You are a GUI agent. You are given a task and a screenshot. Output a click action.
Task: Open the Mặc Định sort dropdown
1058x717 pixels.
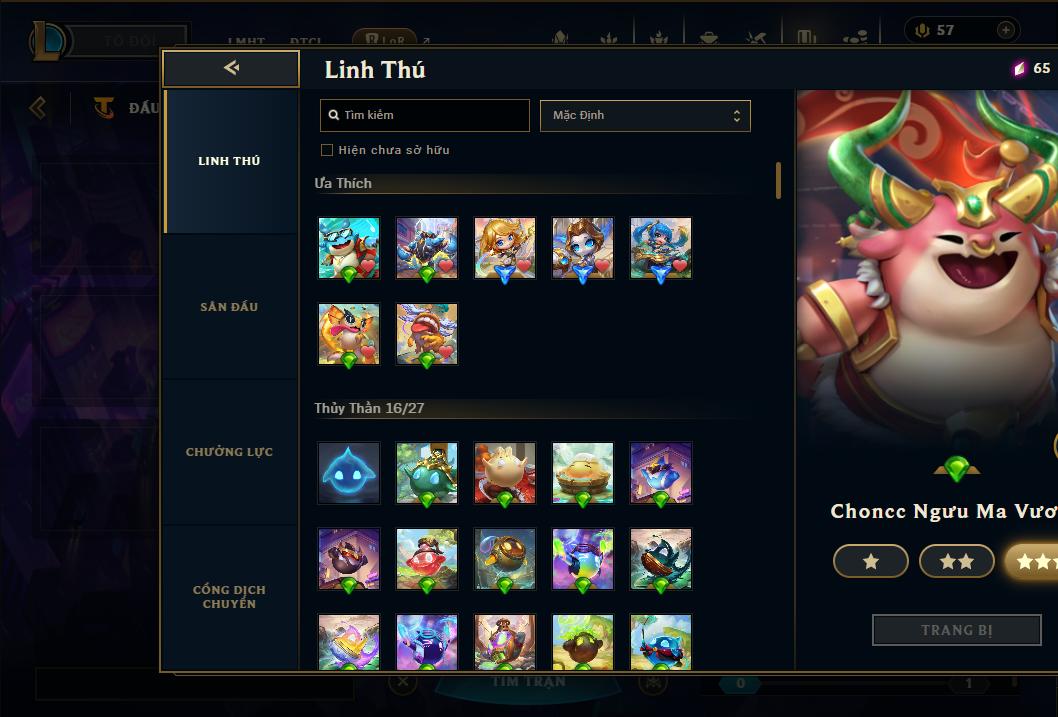tap(645, 115)
